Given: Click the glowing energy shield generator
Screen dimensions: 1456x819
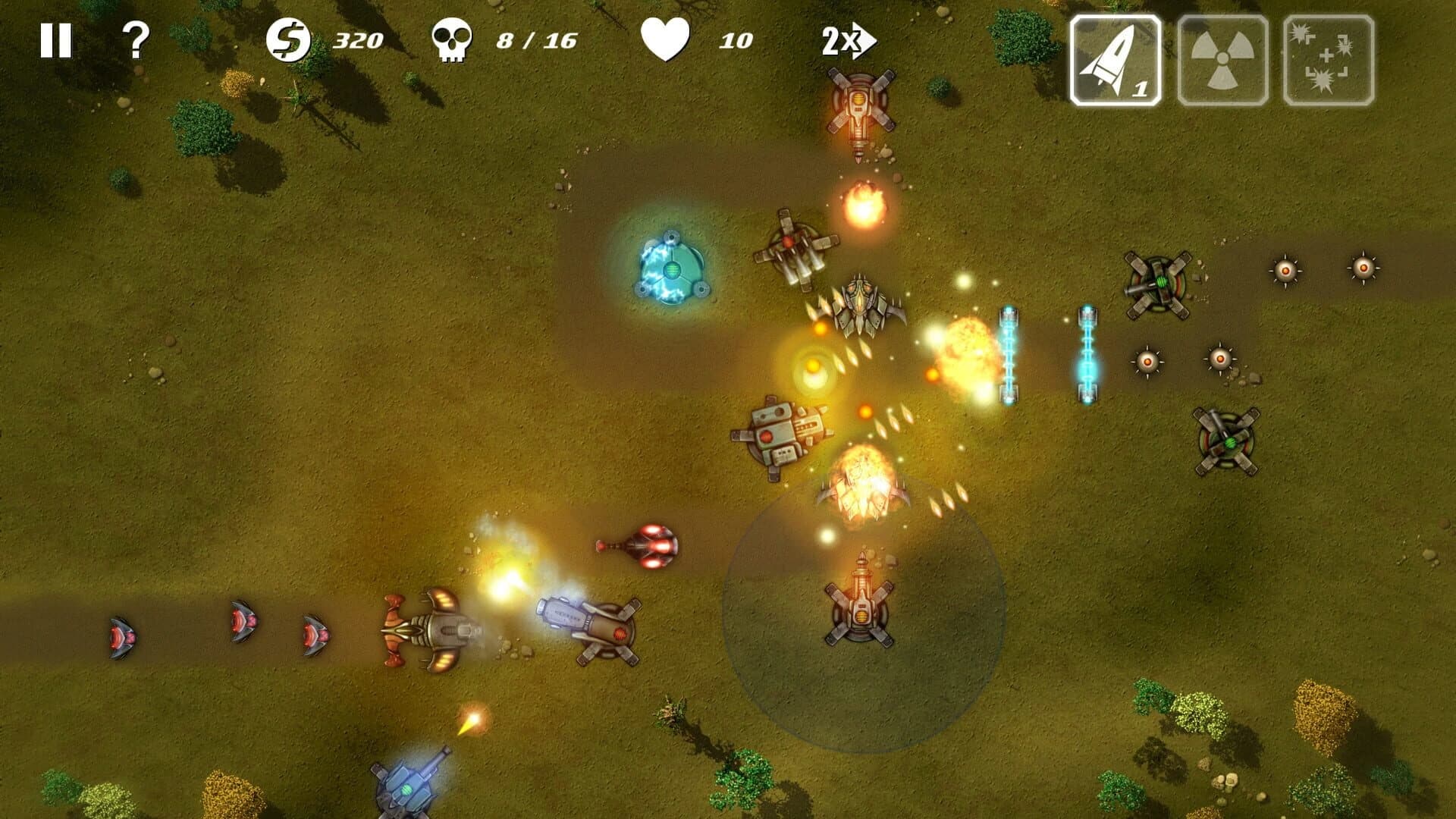Looking at the screenshot, I should click(x=671, y=269).
